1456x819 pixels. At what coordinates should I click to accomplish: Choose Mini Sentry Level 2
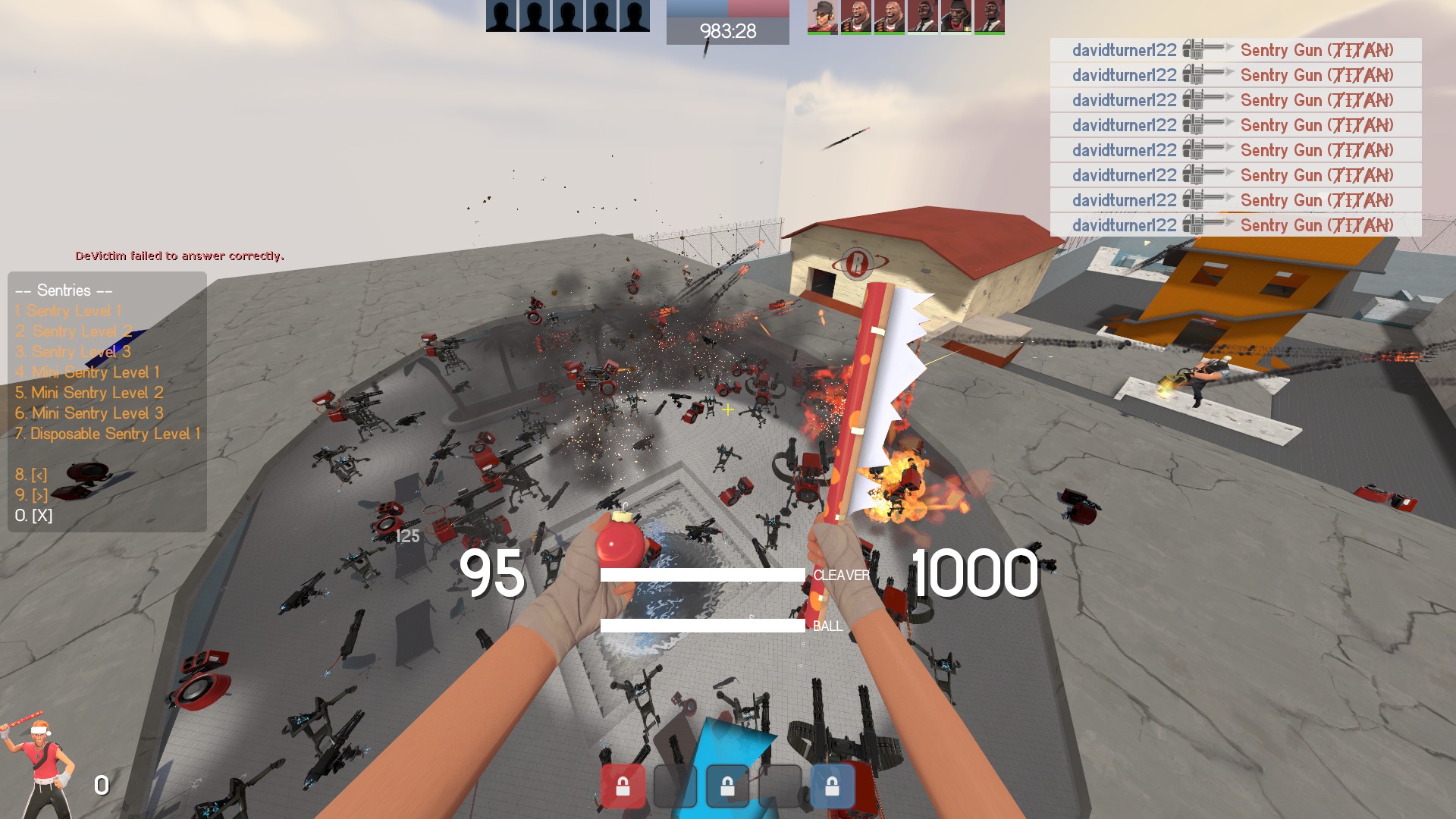(89, 393)
